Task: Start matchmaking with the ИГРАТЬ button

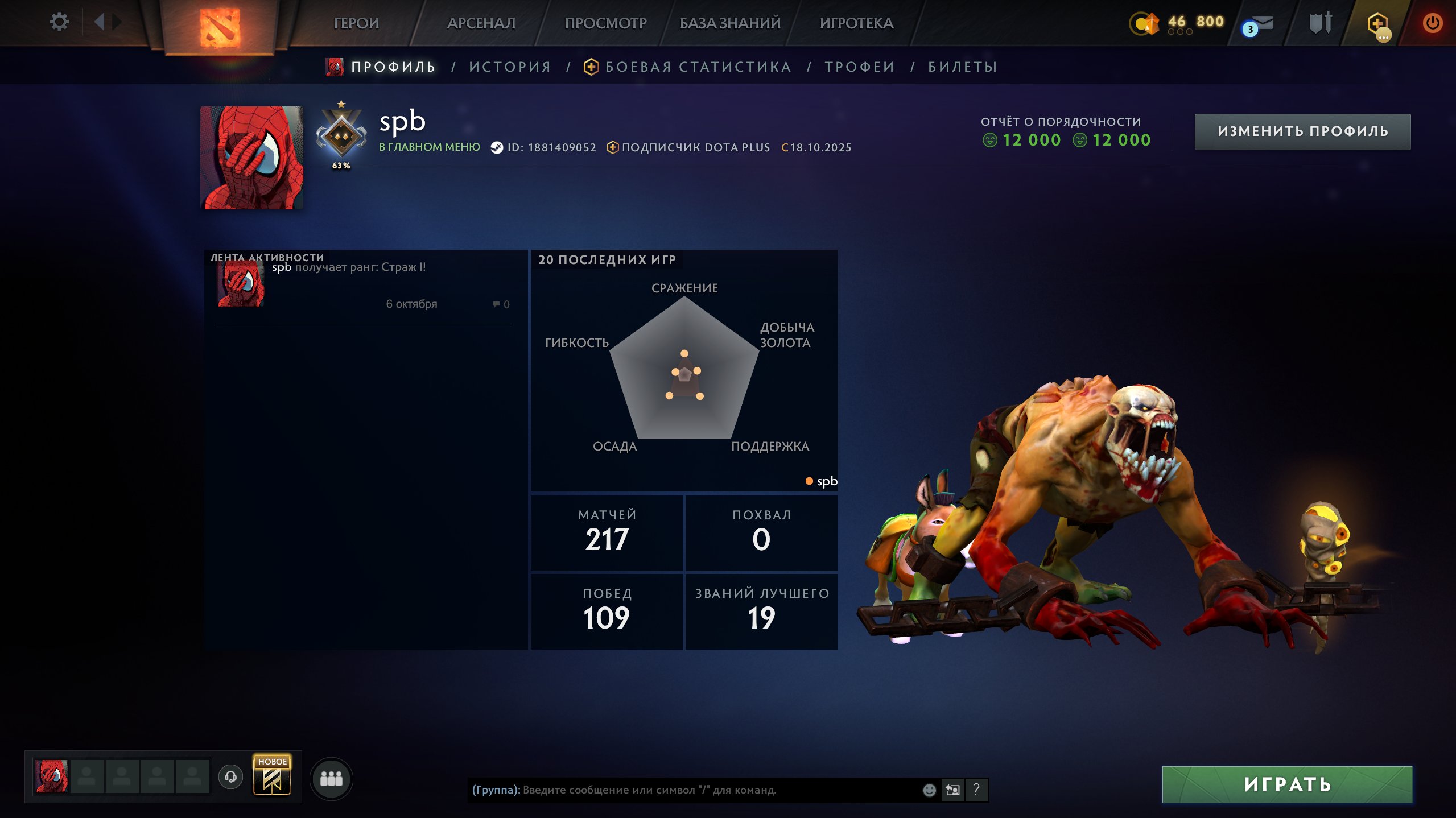Action: click(x=1287, y=784)
